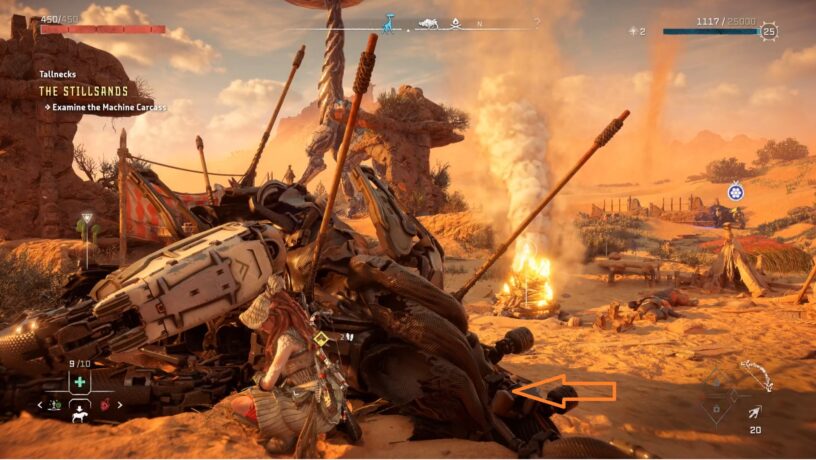Click the machine site compass icon
816x460 pixels.
pos(429,22)
